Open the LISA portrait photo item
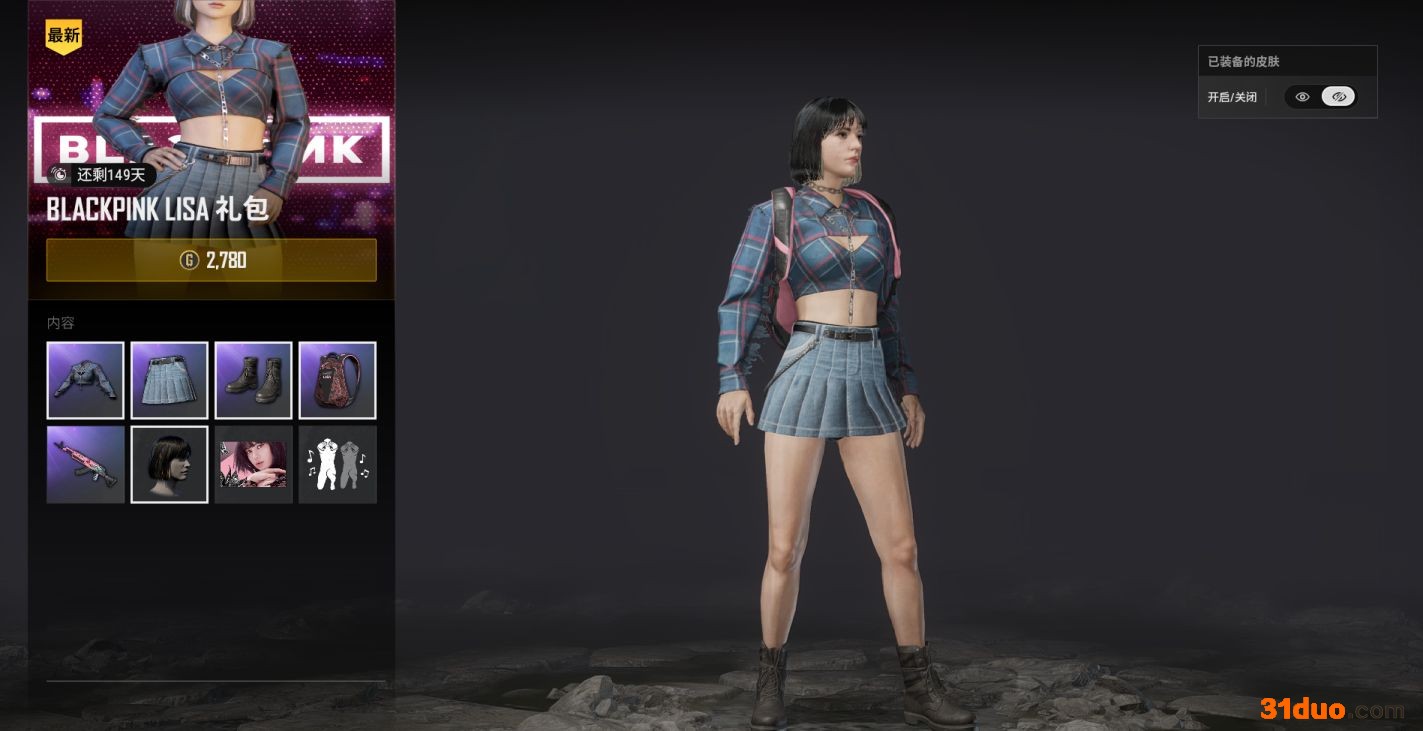 coord(253,464)
